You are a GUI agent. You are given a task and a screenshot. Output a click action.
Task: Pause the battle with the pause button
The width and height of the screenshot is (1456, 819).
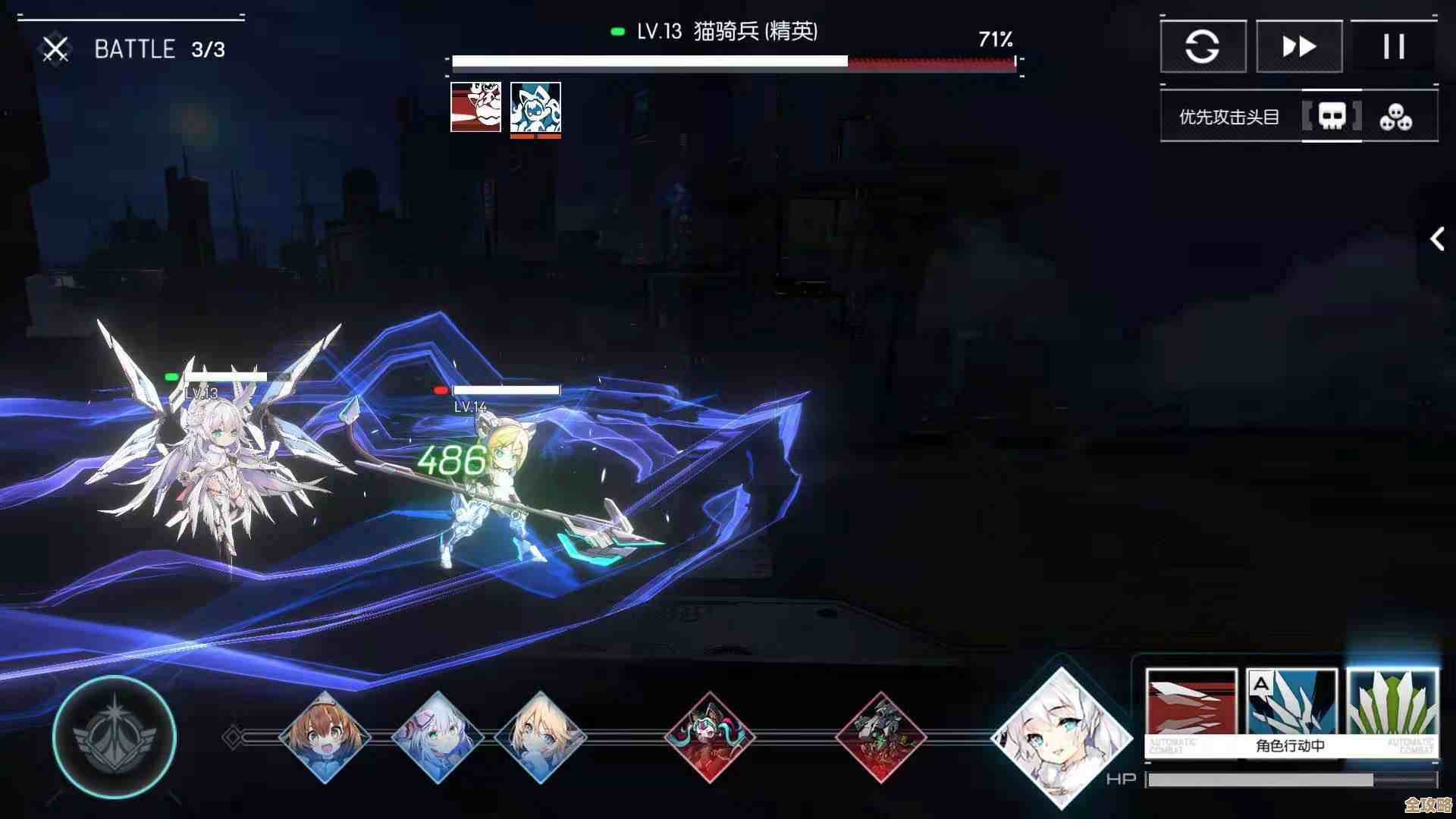[1394, 46]
